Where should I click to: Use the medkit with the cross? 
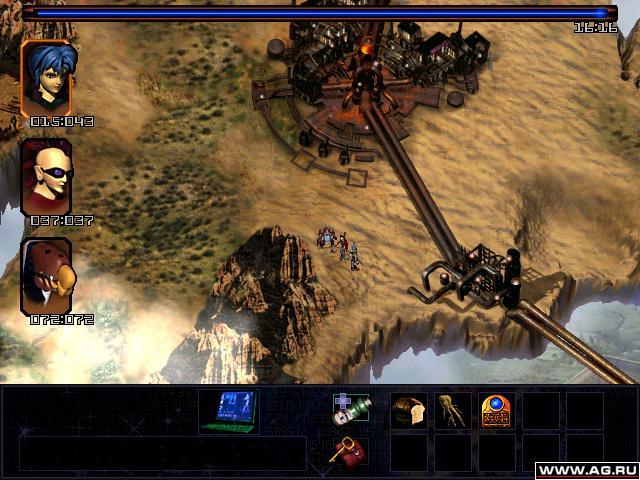click(350, 410)
